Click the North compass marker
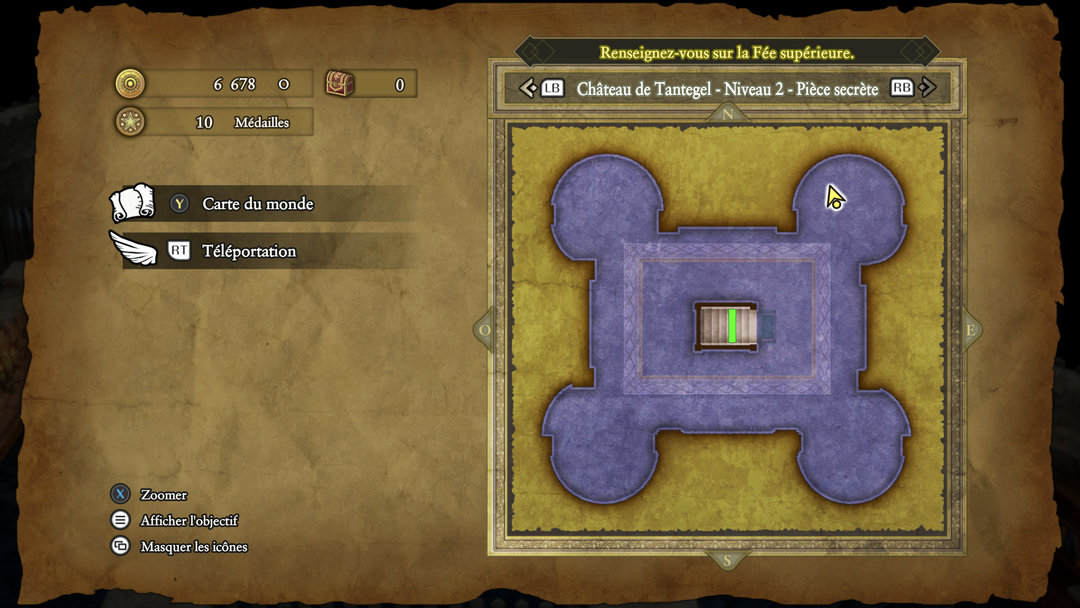This screenshot has height=608, width=1080. pyautogui.click(x=727, y=114)
